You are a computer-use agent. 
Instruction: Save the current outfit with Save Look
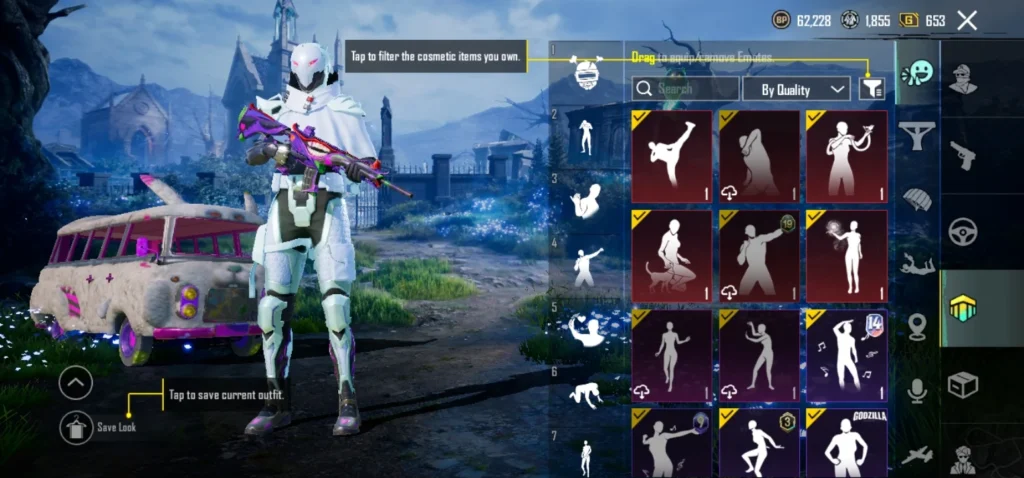coord(76,427)
